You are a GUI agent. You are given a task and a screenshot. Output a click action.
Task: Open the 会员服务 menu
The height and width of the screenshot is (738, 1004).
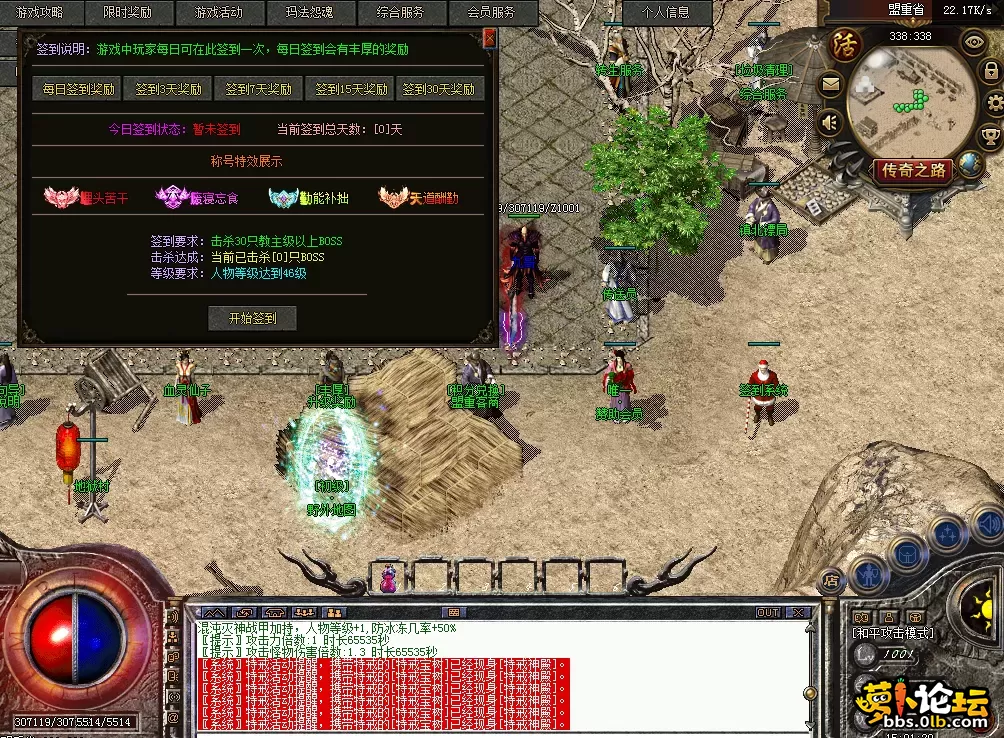(491, 13)
